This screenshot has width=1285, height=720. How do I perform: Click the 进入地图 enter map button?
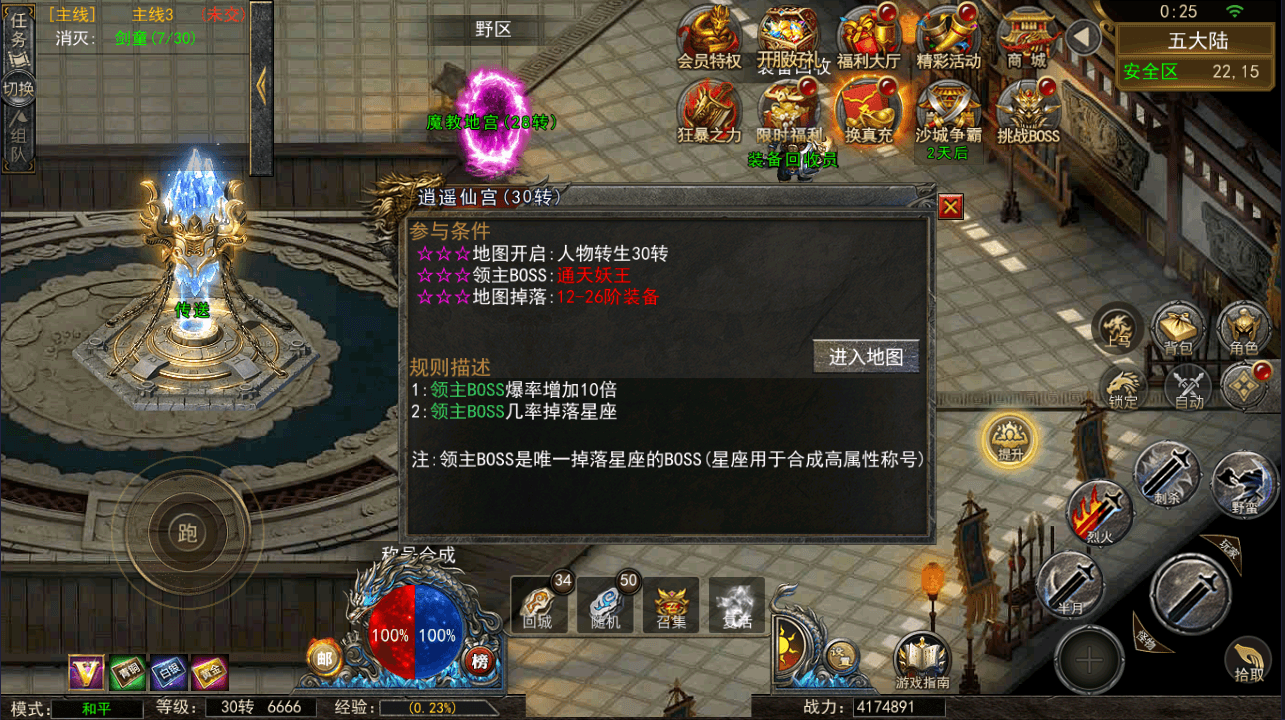point(866,356)
